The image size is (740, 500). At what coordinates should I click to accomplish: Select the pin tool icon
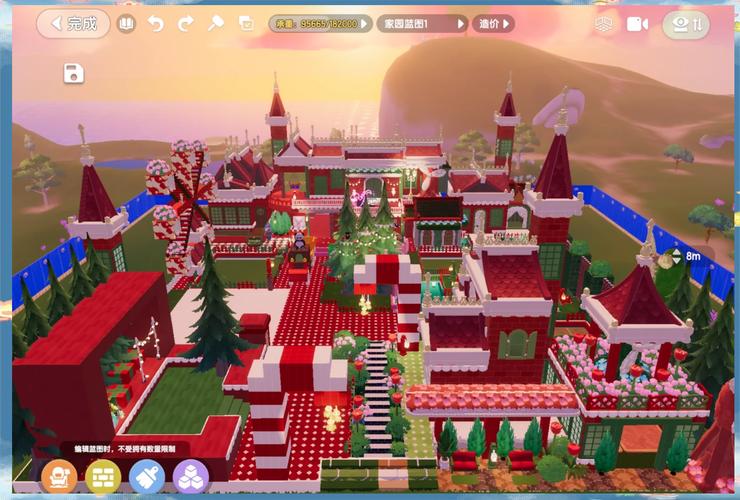tap(215, 23)
